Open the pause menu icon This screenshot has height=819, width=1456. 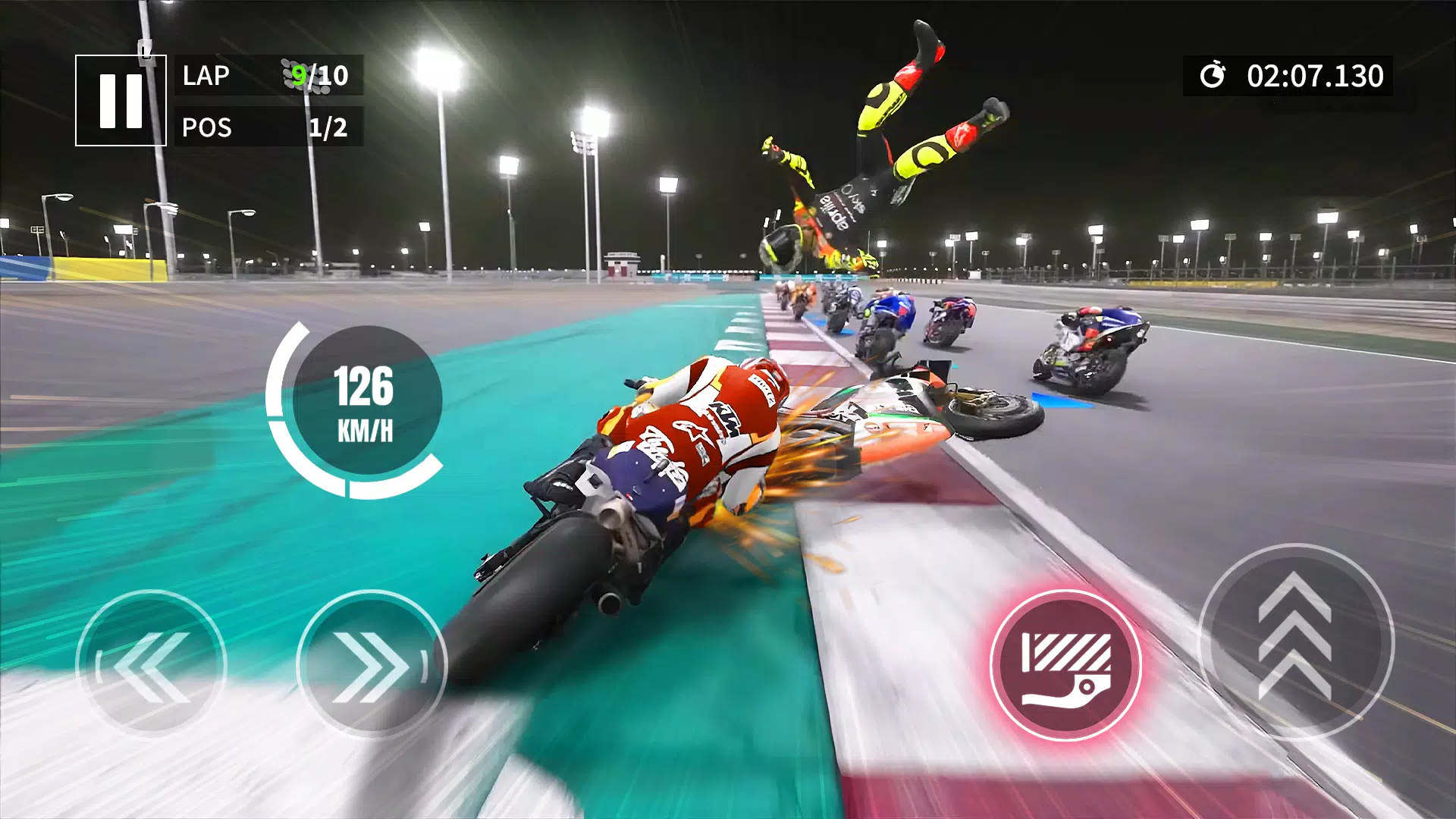click(121, 99)
